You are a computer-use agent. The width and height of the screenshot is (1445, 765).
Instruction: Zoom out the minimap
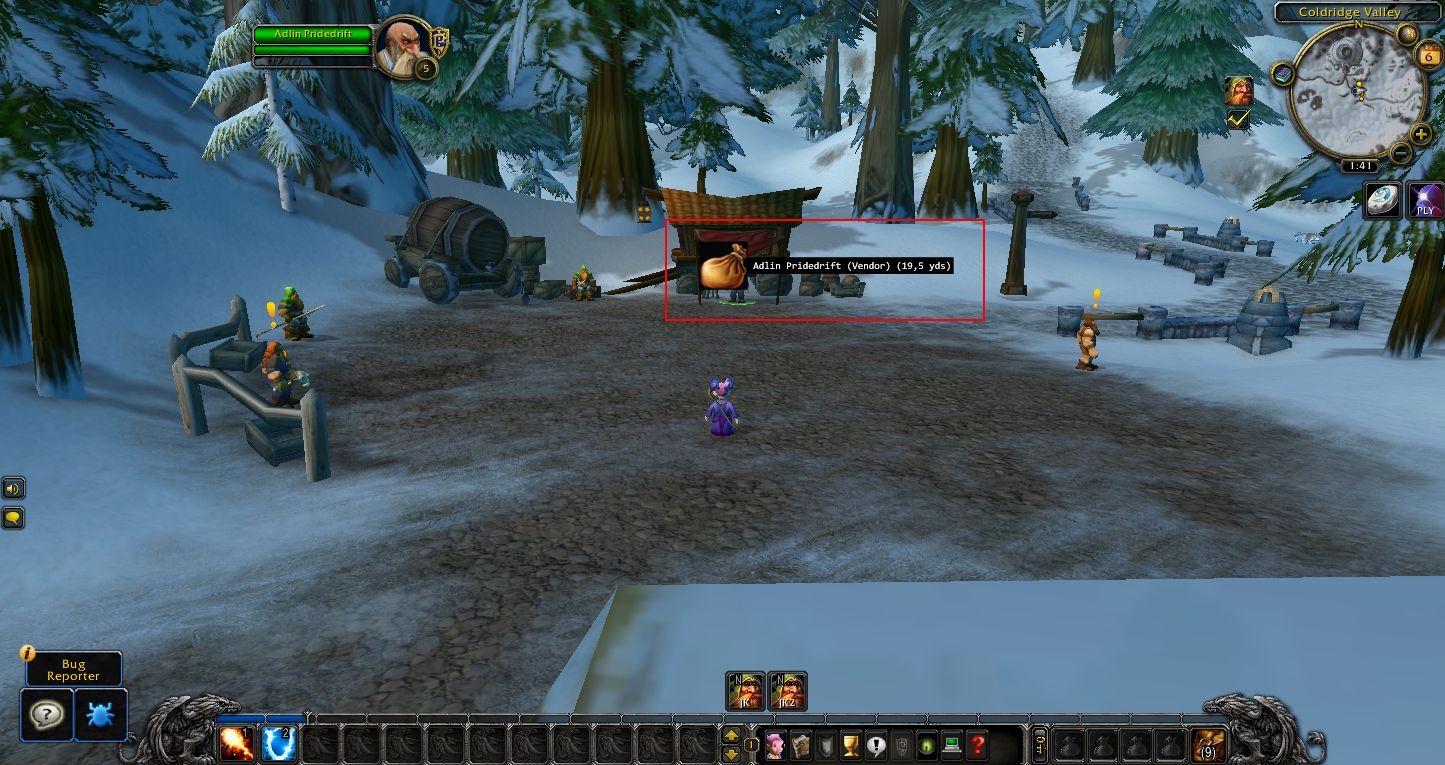click(1401, 153)
